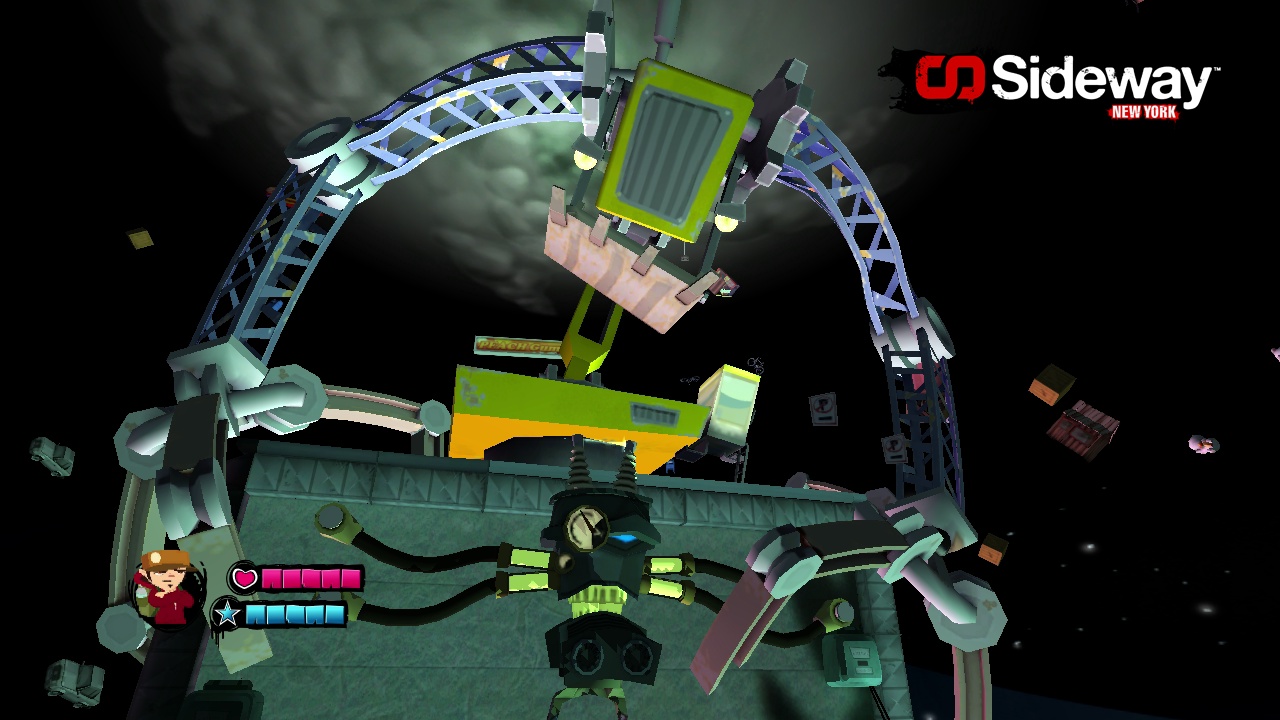1280x720 pixels.
Task: Toggle the last blue paint segment
Action: pyautogui.click(x=335, y=613)
